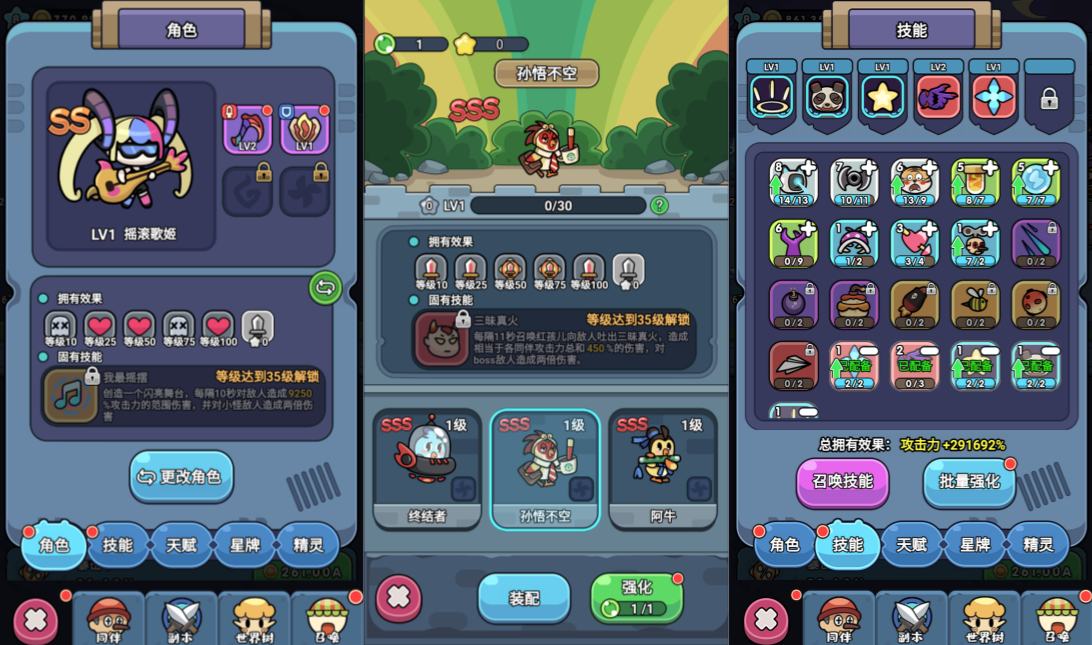The image size is (1092, 645).
Task: Select the 三昧真火 locked skill icon
Action: click(441, 338)
